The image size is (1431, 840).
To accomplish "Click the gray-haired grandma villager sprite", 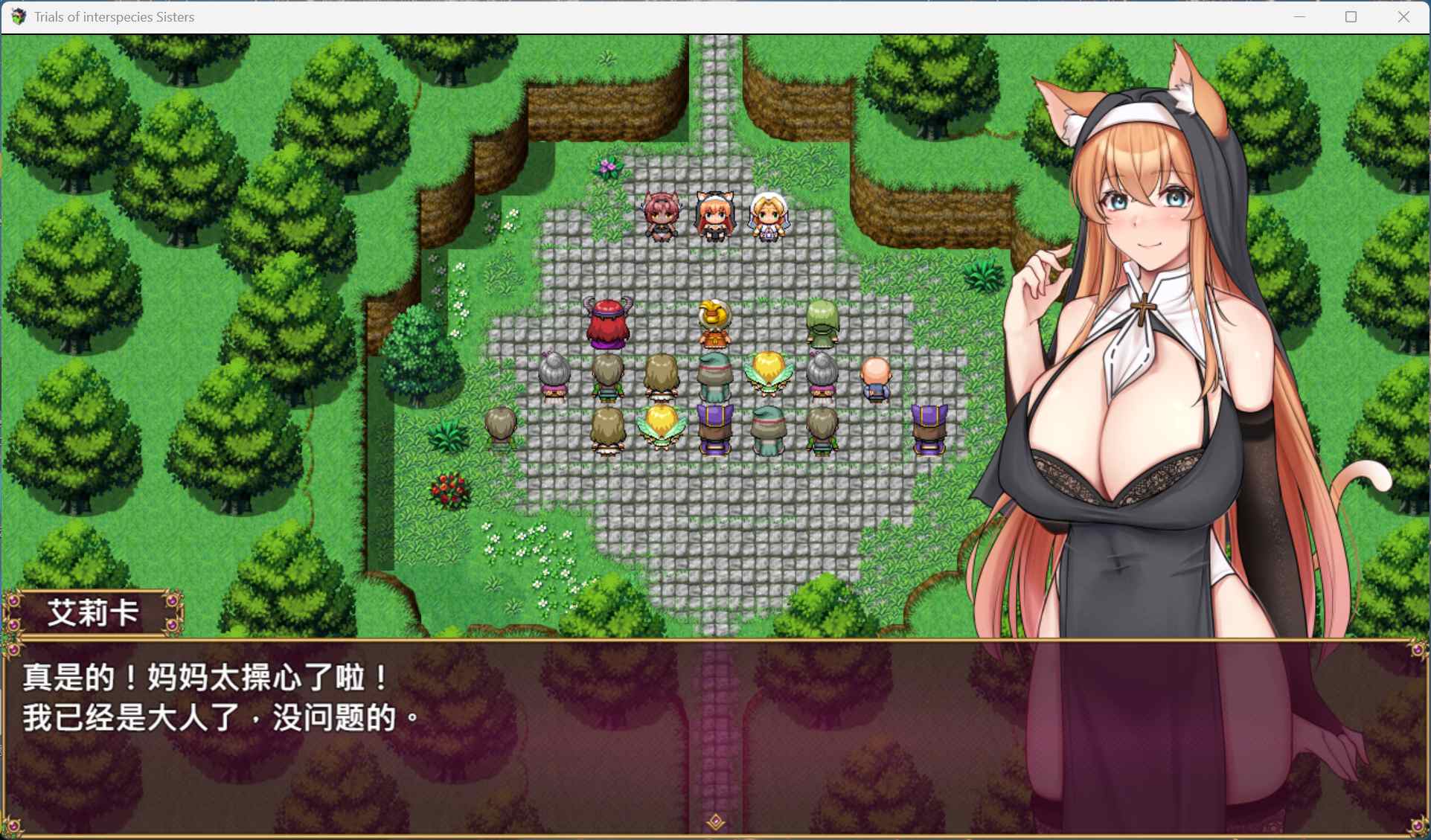I will 554,376.
